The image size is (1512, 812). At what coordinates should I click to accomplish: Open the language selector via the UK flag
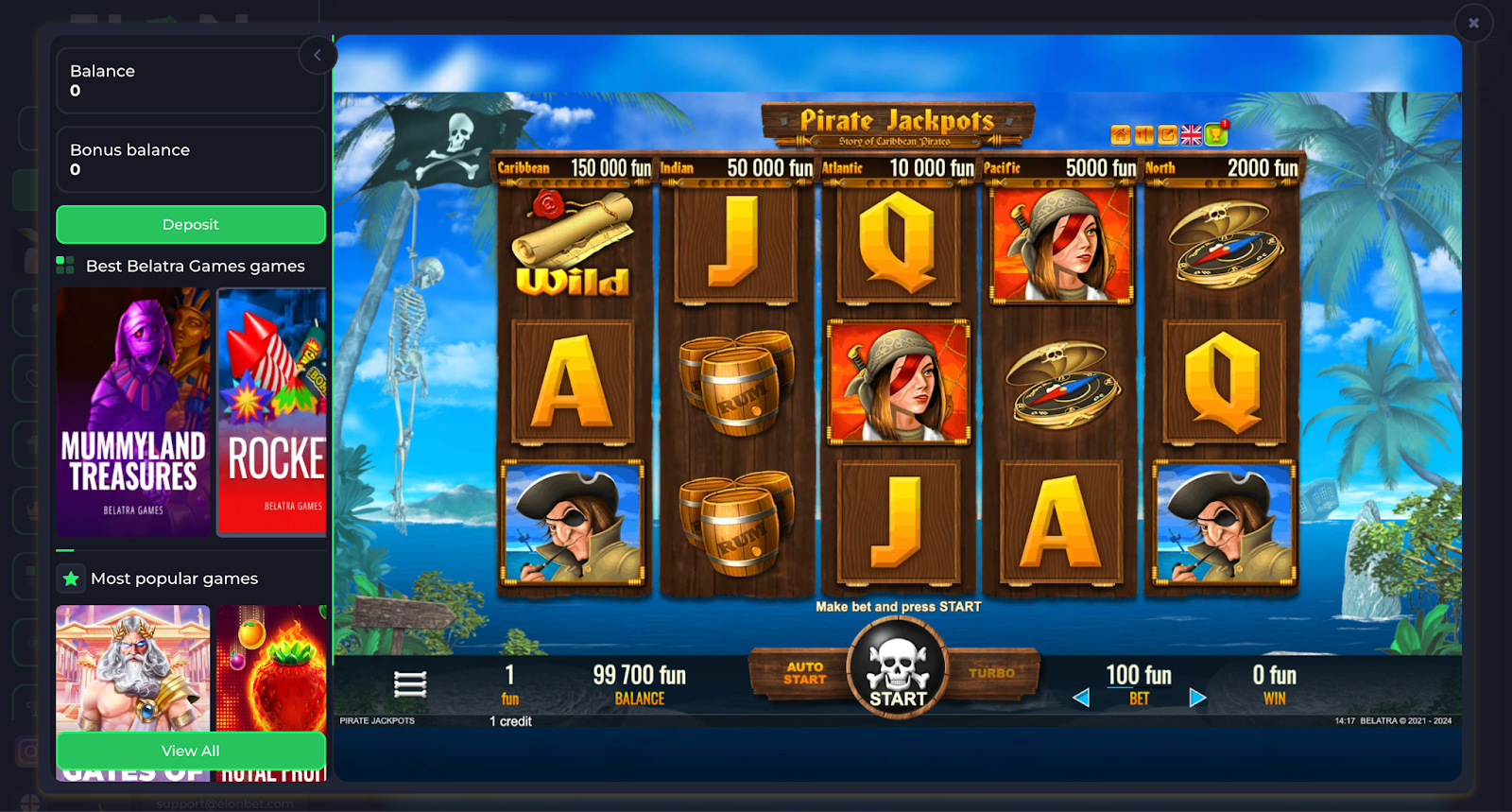coord(1190,134)
